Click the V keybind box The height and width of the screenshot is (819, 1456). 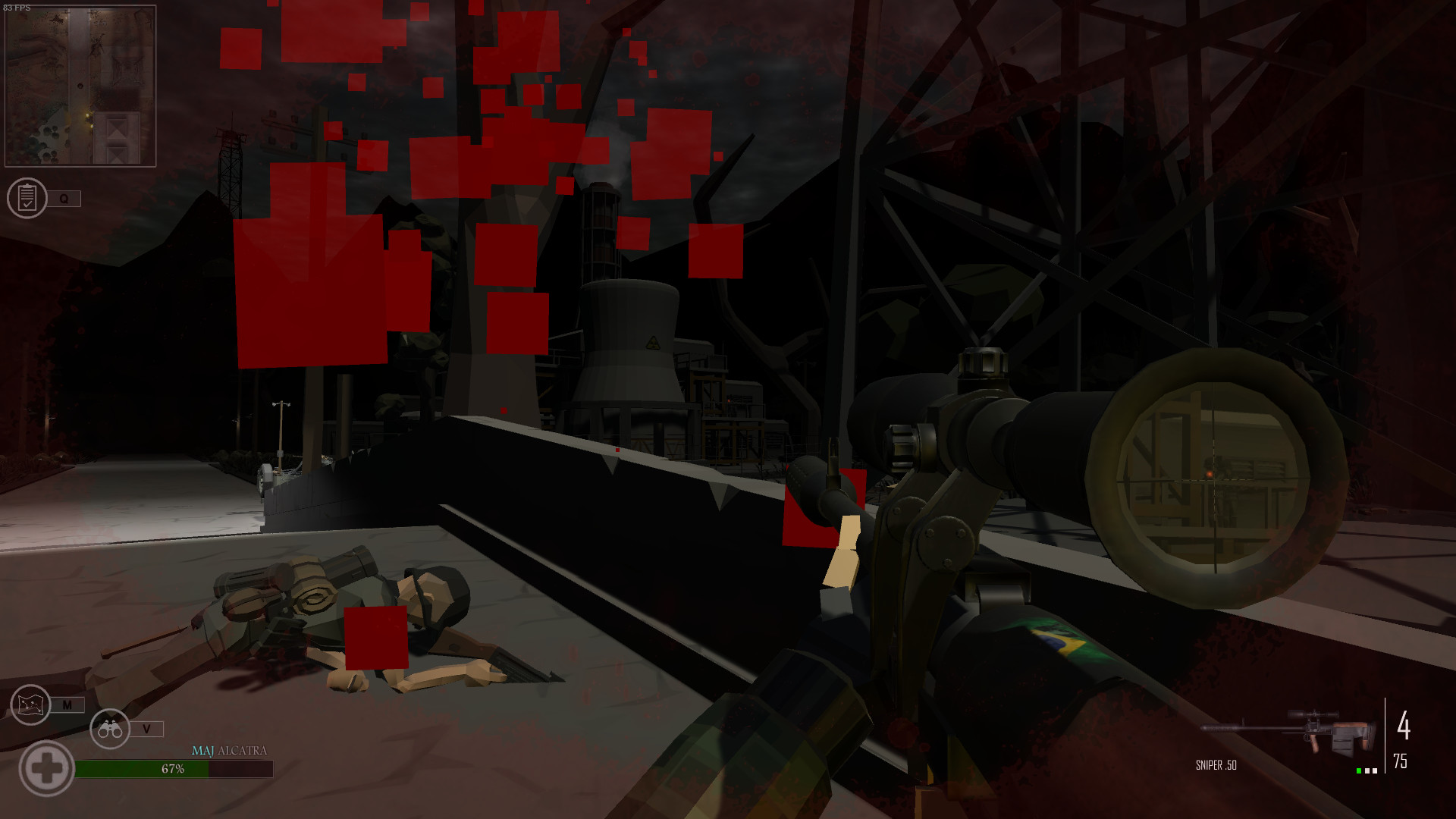[149, 730]
